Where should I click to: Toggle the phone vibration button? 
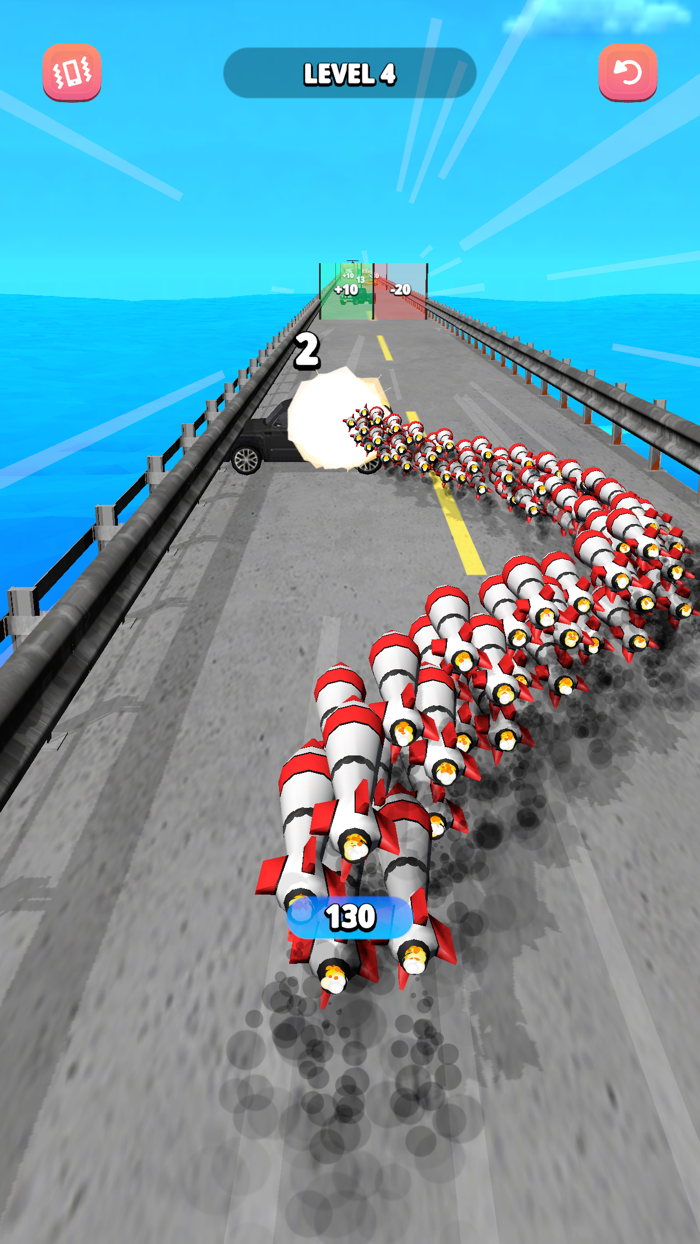coord(72,73)
